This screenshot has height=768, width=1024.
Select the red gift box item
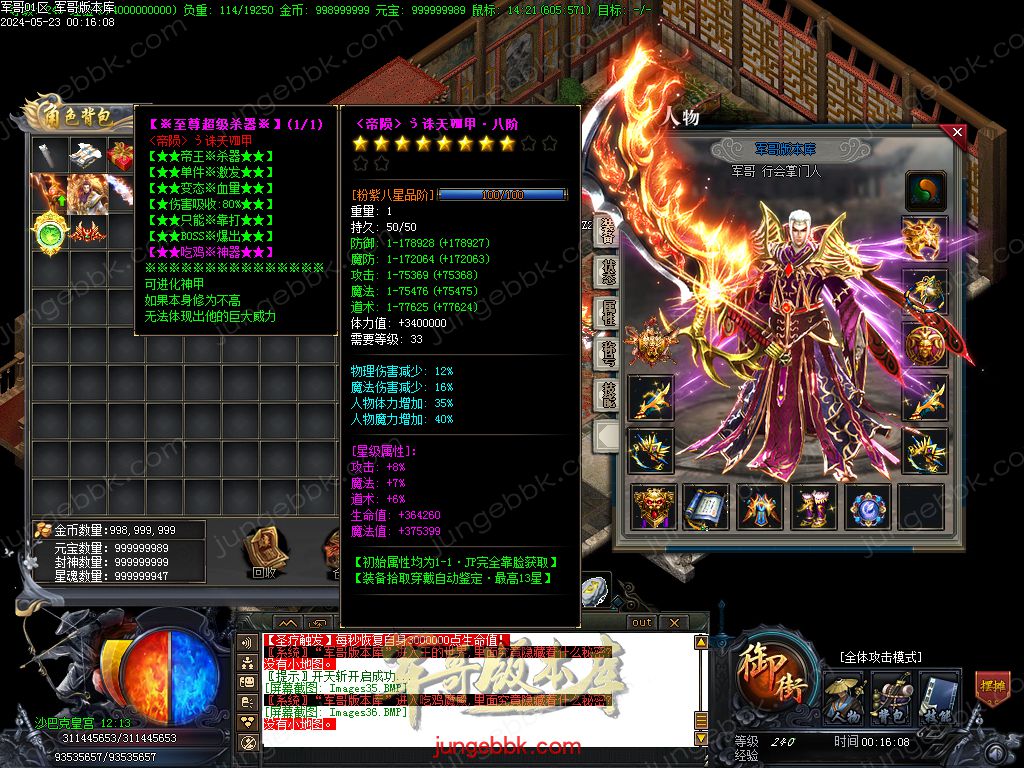click(x=121, y=155)
